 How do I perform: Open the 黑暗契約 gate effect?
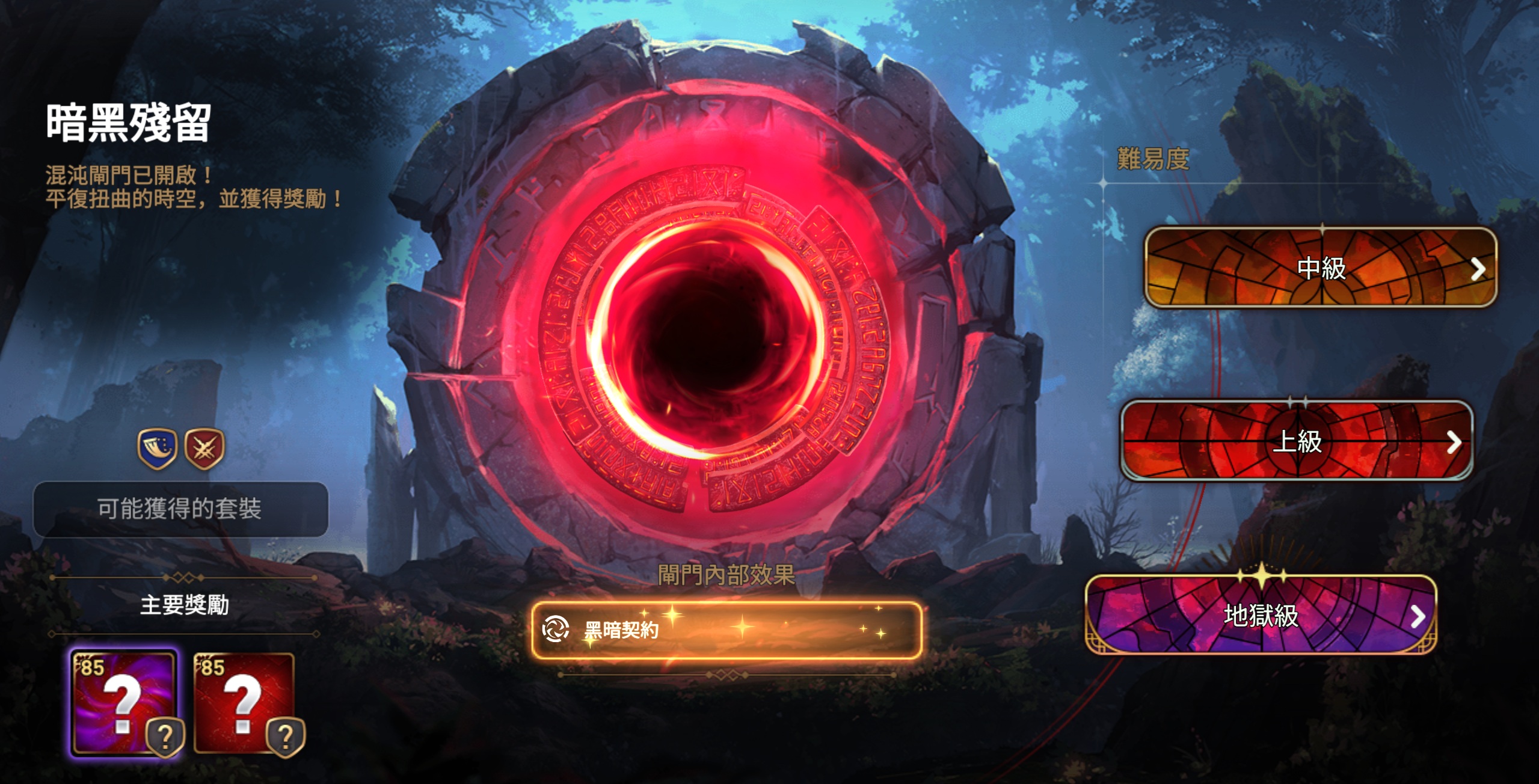(726, 630)
